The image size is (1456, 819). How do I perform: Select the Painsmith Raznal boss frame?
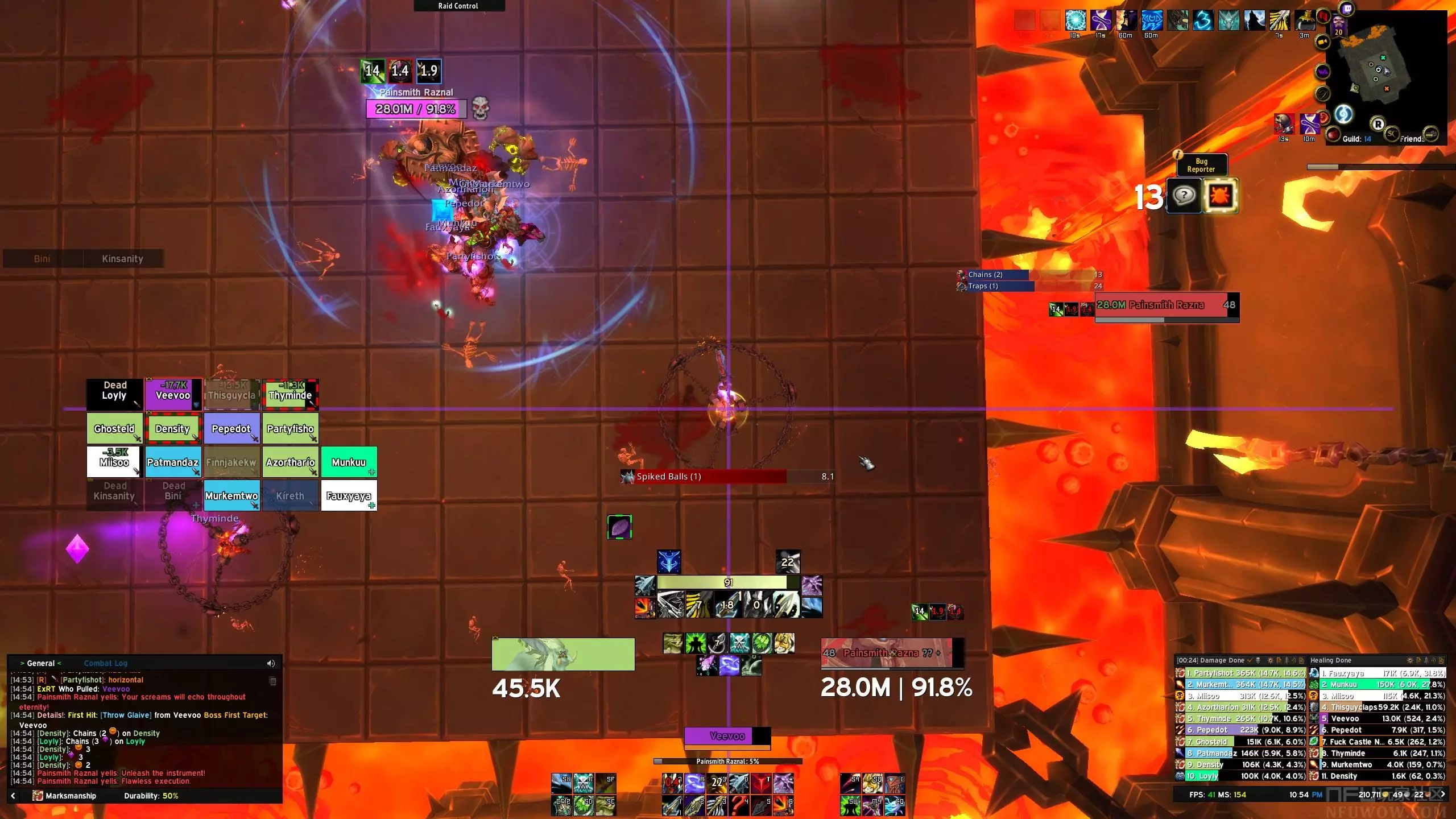(x=1166, y=305)
